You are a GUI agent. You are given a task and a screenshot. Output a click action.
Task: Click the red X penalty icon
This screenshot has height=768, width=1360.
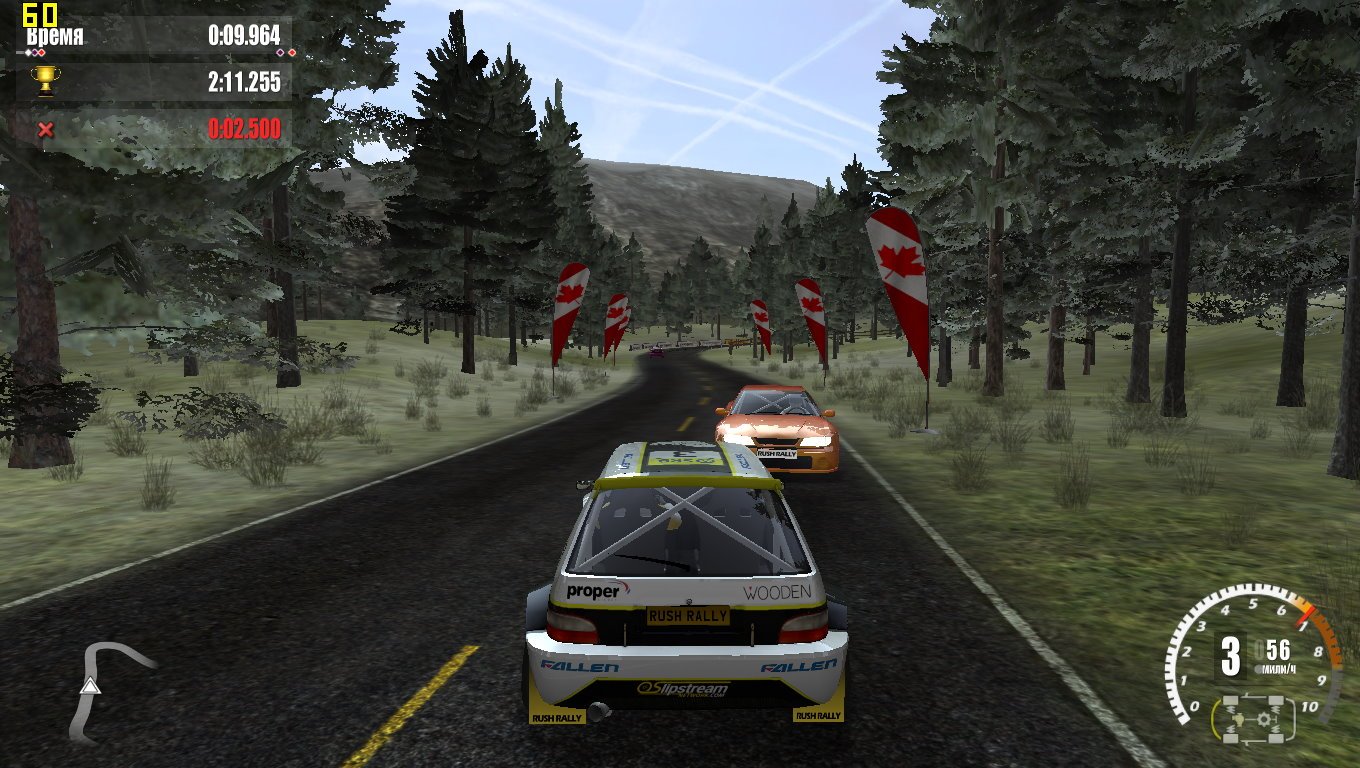pos(45,129)
